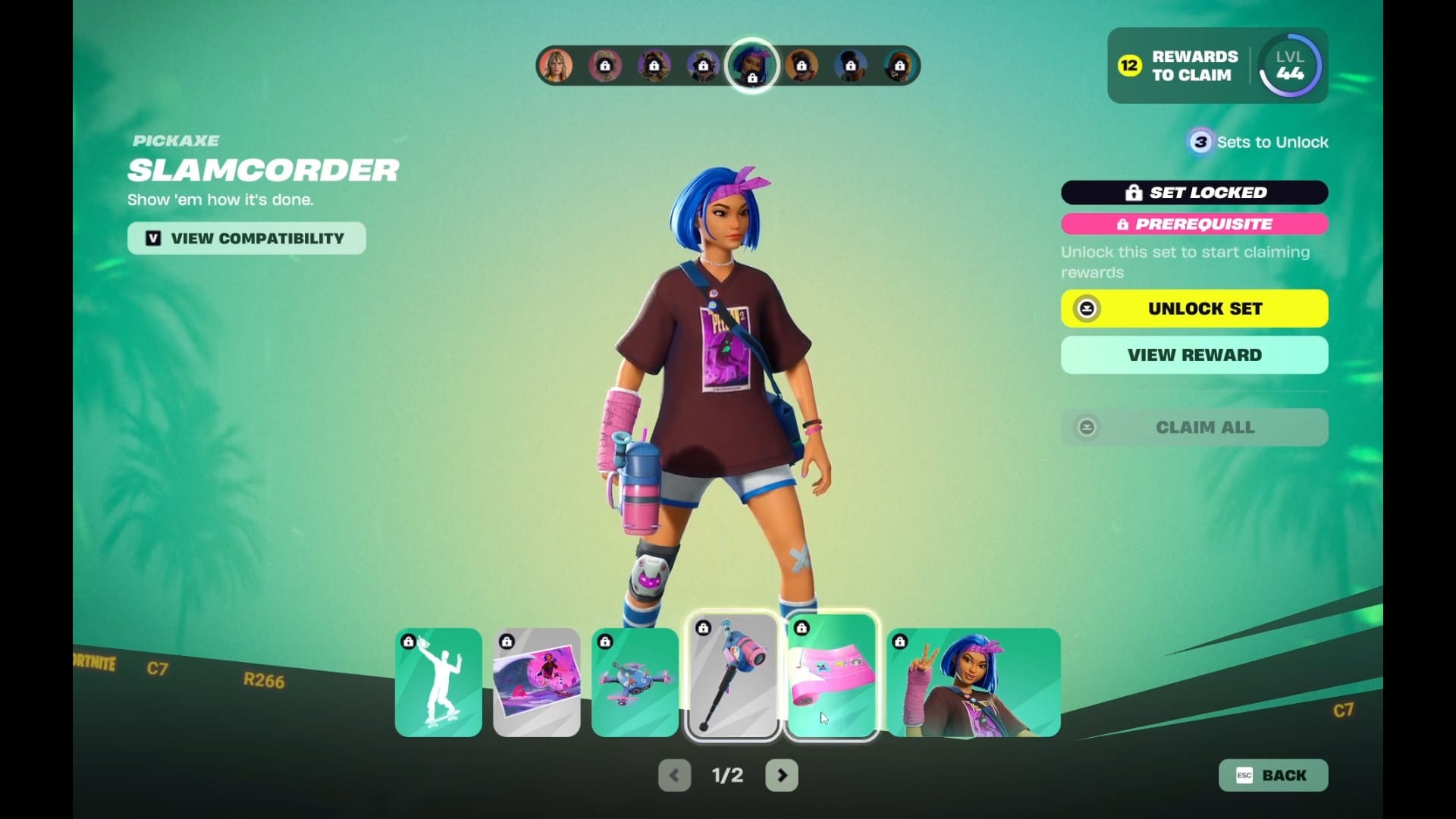Open the Rewards to Claim panel
Viewport: 1456px width, 819px height.
pos(1179,66)
